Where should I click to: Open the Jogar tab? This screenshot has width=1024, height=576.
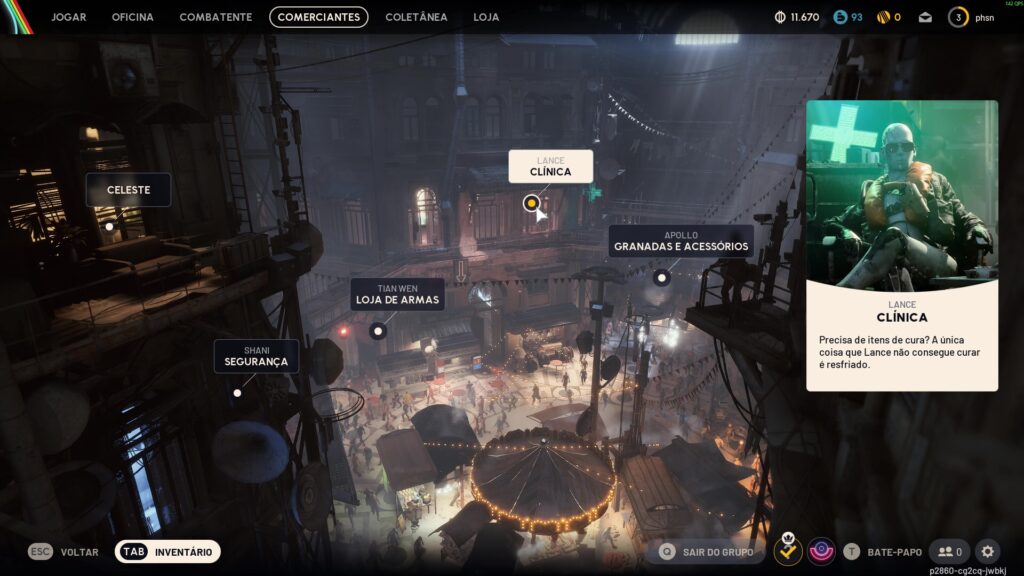pos(68,17)
